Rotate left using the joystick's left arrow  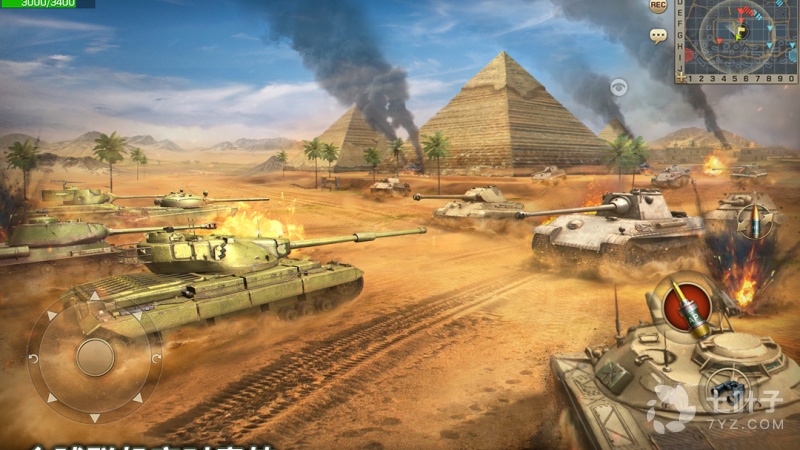[x=34, y=357]
